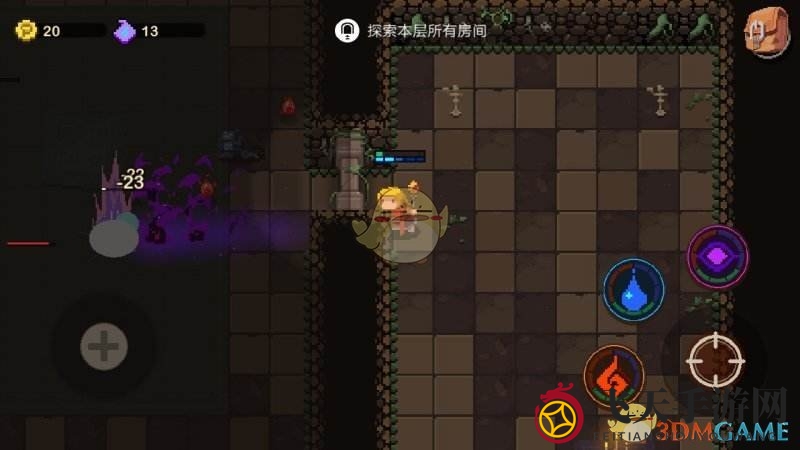Cast the blue water drop skill
Screen dimensions: 800x450
(x=634, y=291)
